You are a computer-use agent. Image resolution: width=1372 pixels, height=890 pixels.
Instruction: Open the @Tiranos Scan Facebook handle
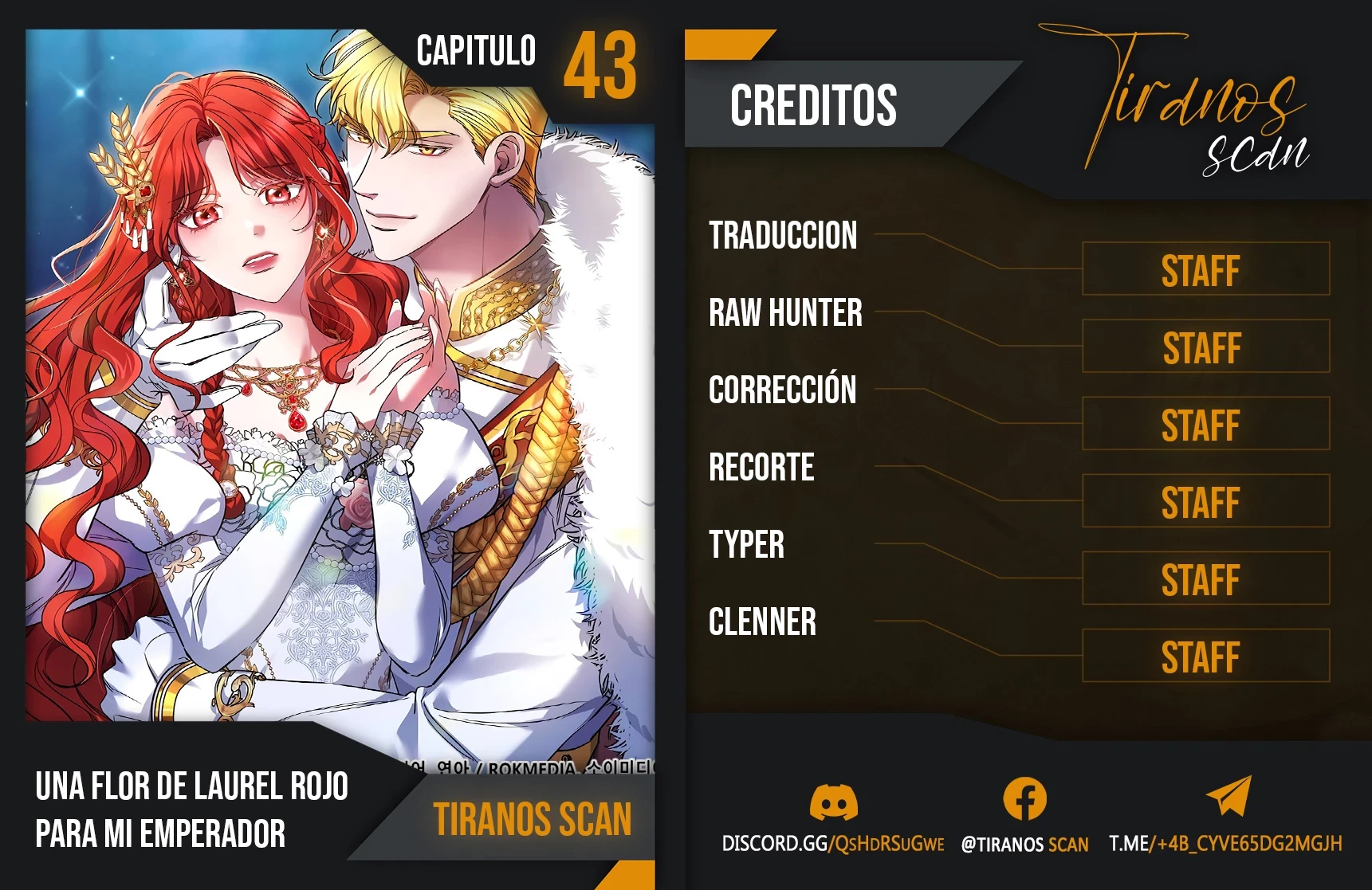pos(1024,845)
